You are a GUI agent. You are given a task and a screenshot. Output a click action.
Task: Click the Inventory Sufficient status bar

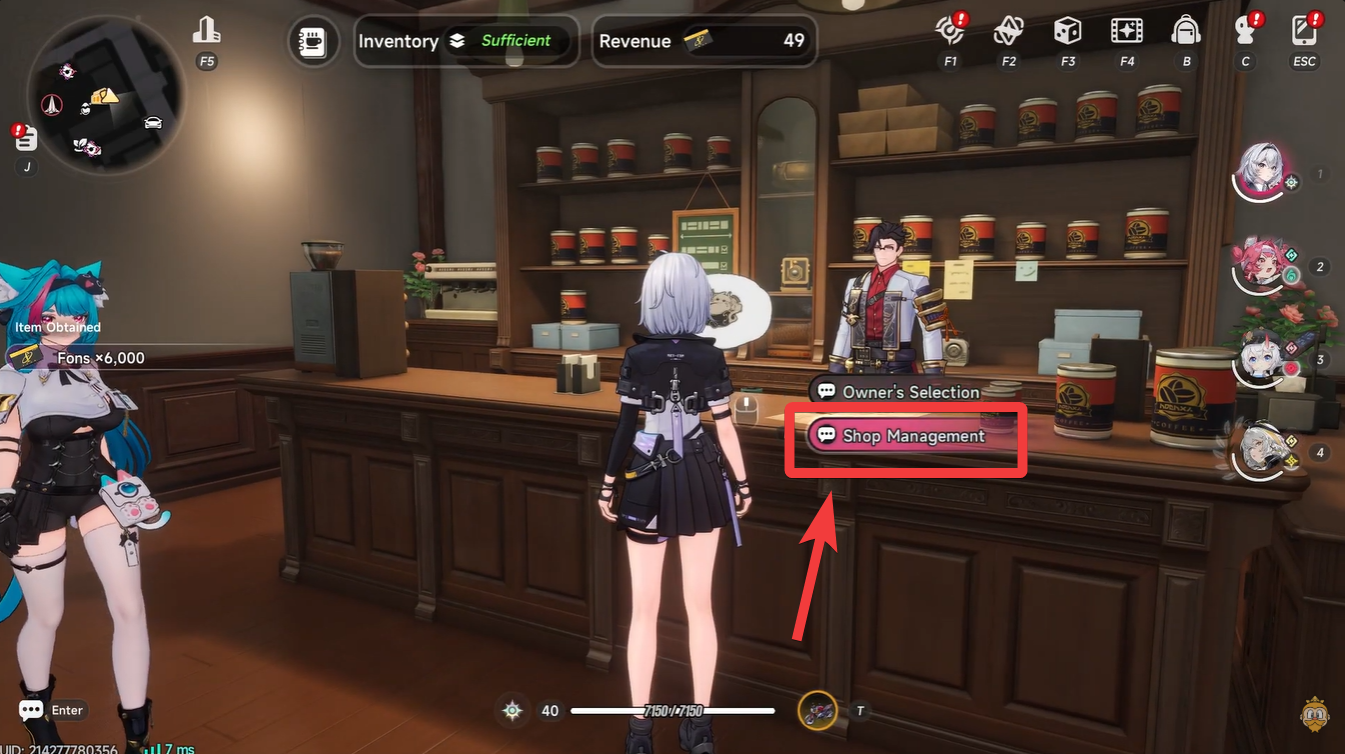465,41
